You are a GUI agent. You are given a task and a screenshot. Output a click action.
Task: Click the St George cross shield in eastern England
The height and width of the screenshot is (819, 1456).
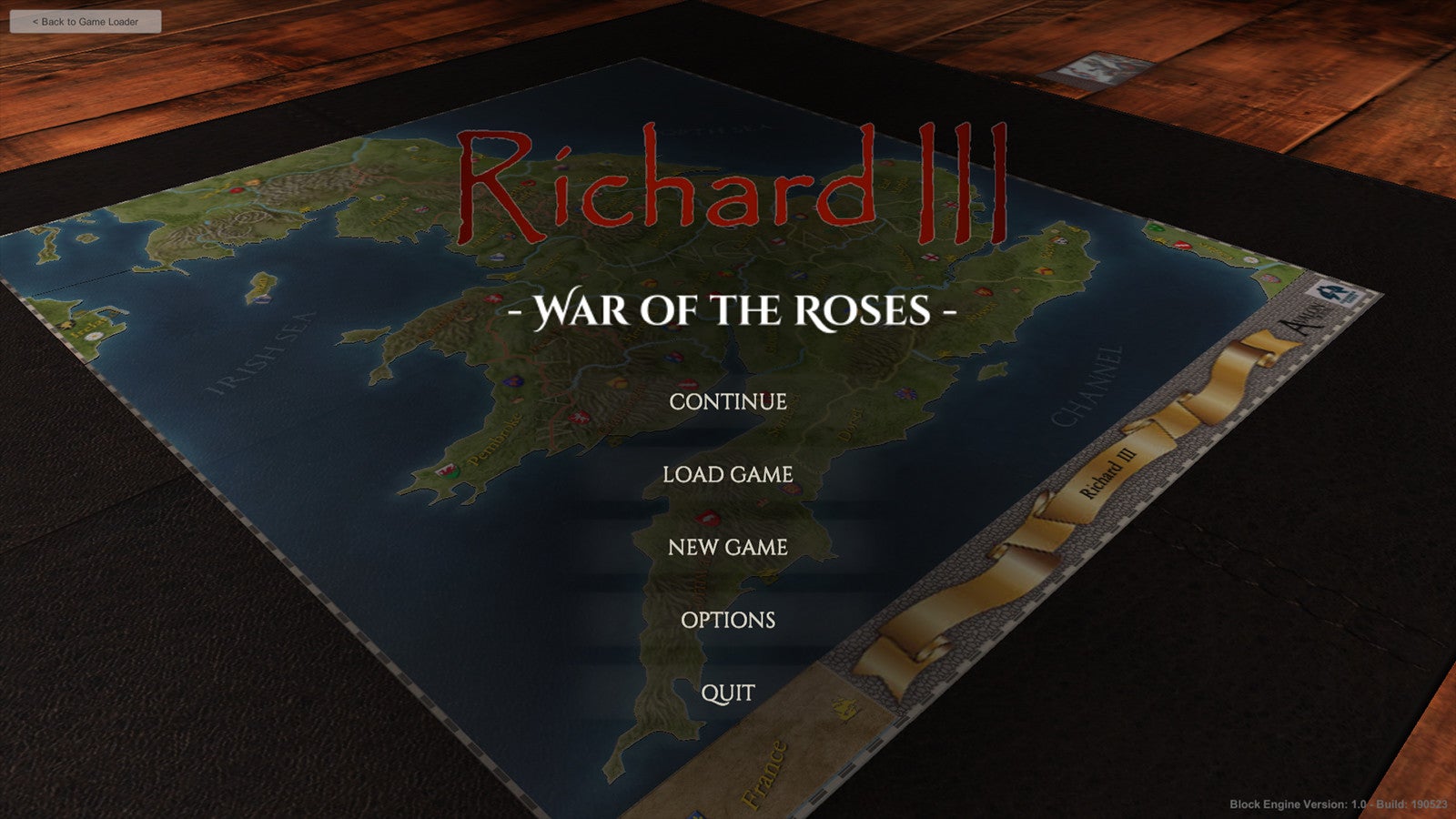click(x=930, y=257)
